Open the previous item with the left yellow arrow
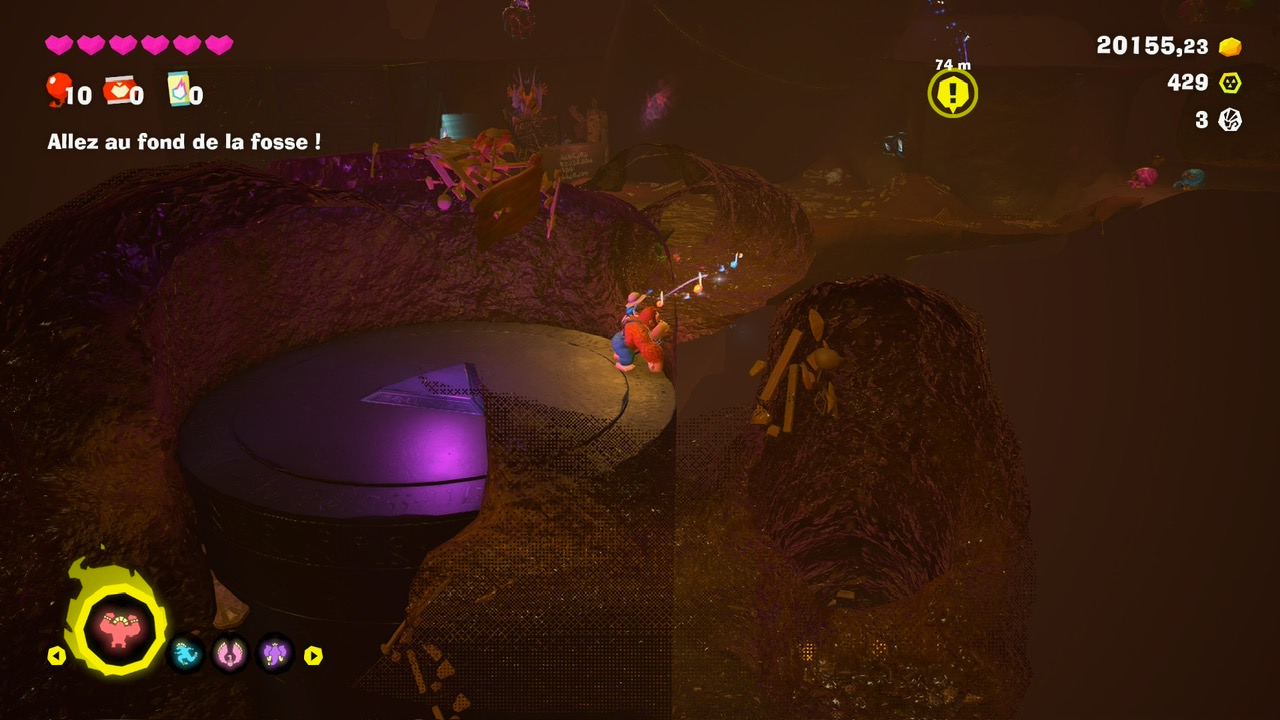The width and height of the screenshot is (1280, 720). pyautogui.click(x=58, y=655)
